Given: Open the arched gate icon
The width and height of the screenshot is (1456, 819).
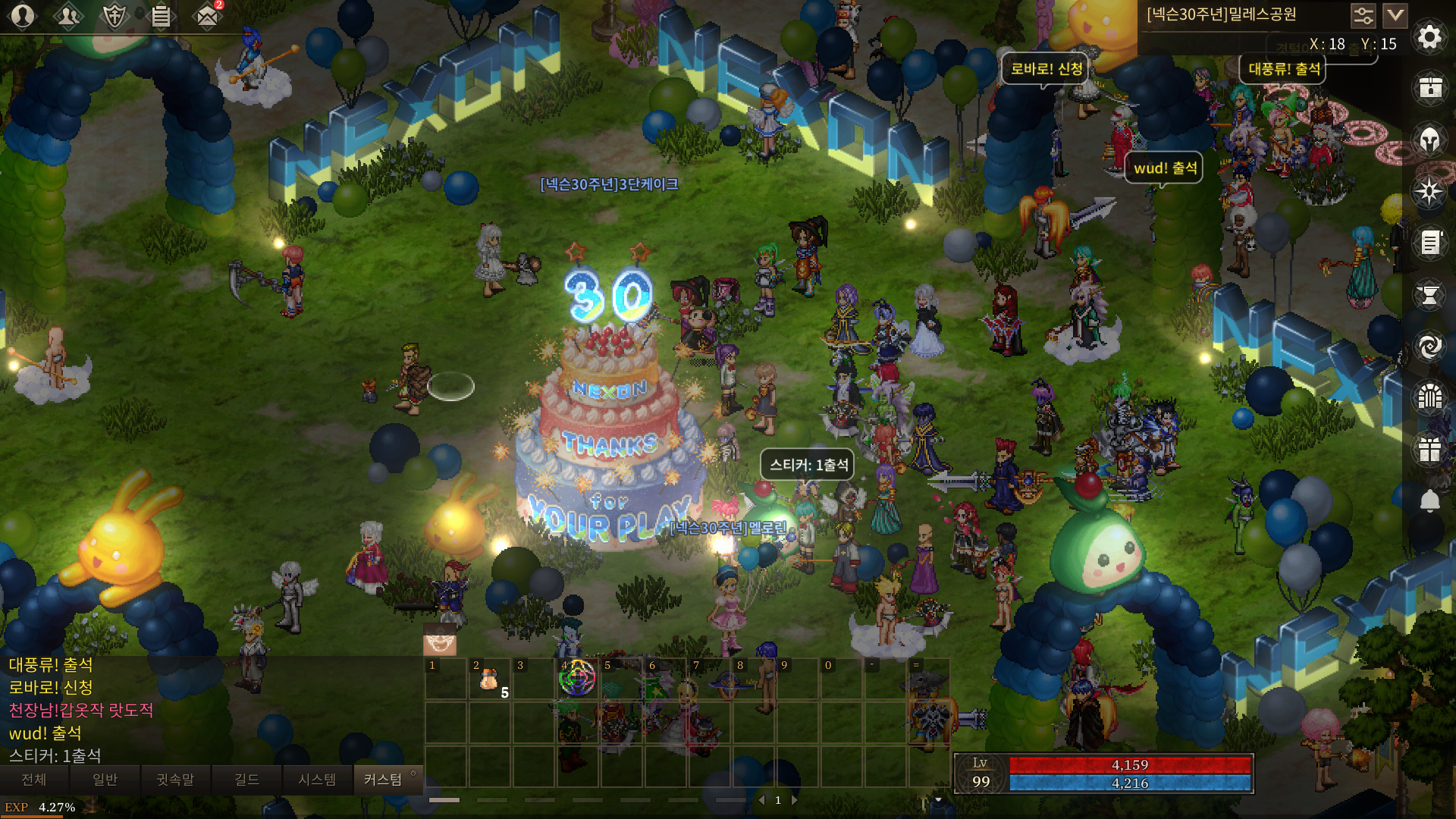Looking at the screenshot, I should point(1429,397).
